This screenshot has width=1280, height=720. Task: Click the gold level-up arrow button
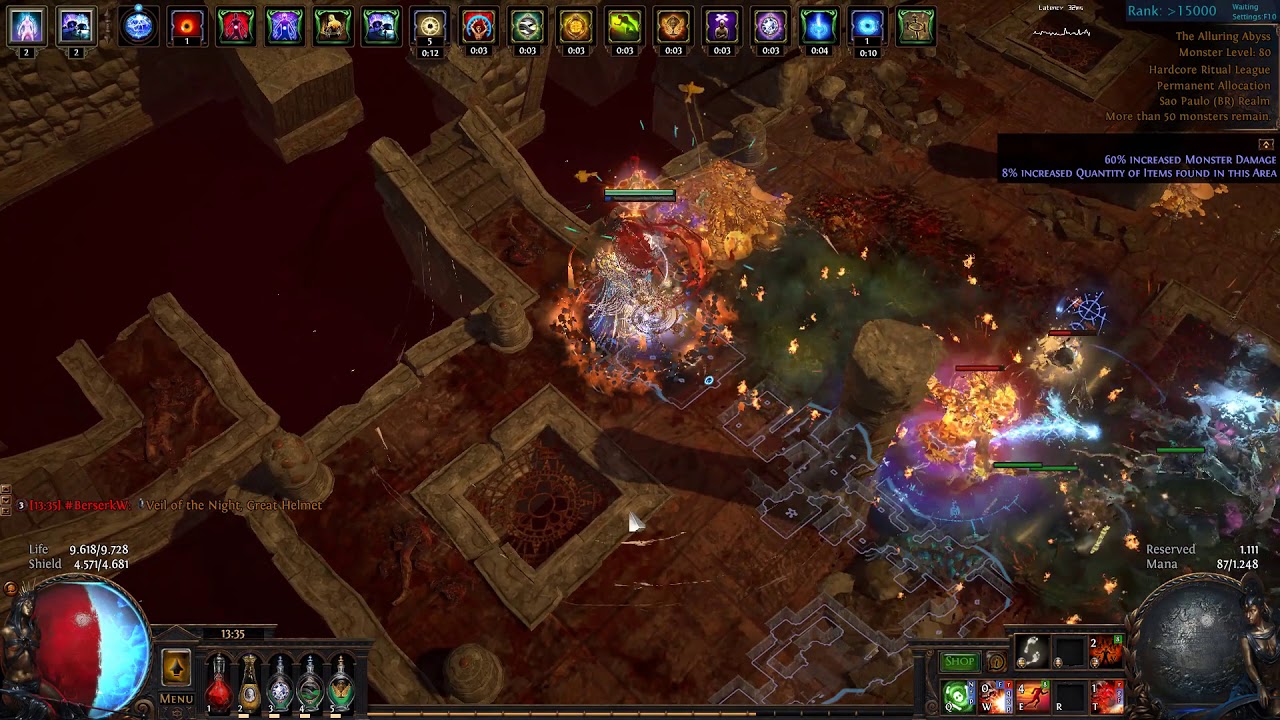[176, 667]
